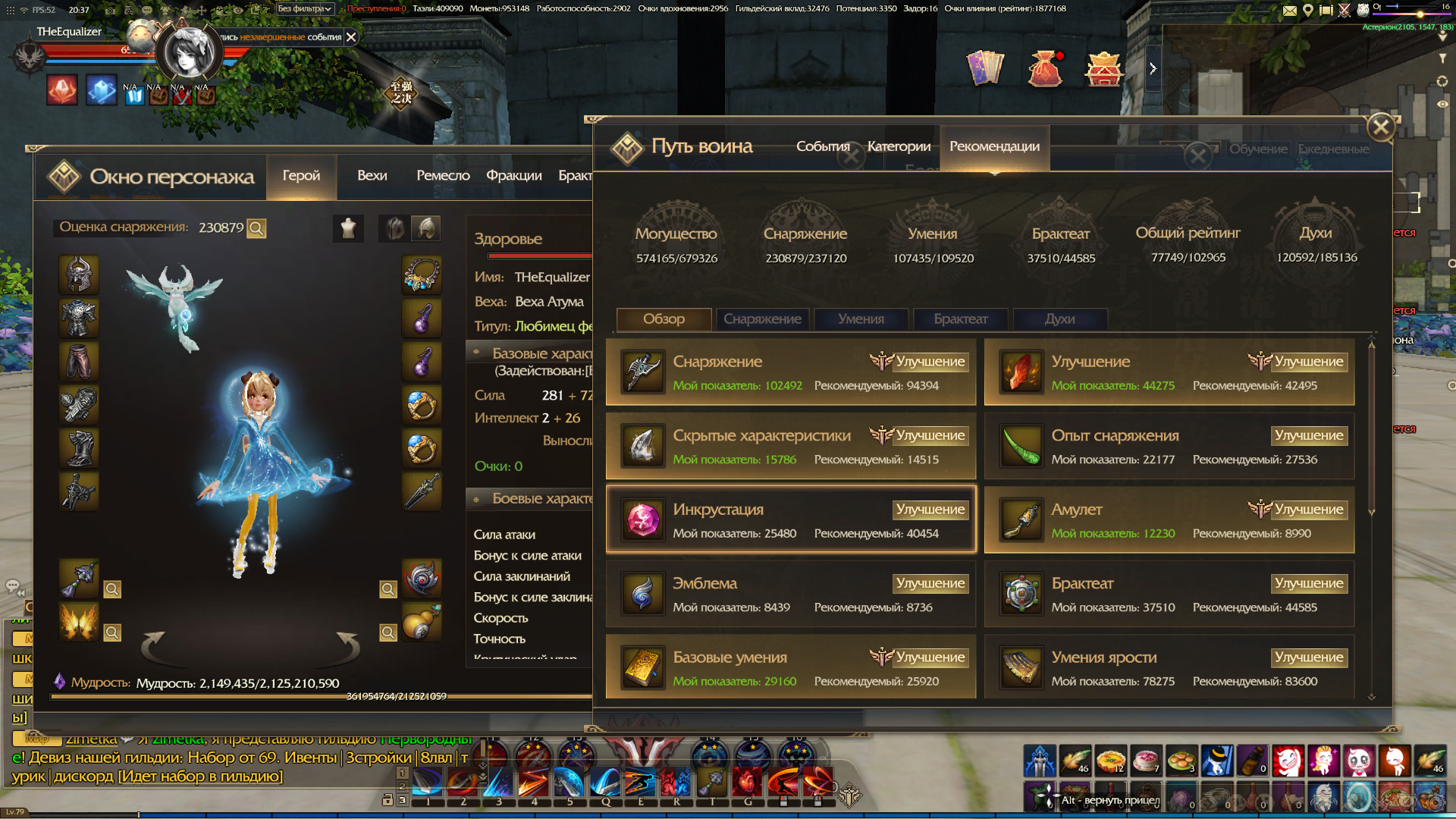This screenshot has width=1456, height=819.
Task: Click Улучшение button for Умения ярости
Action: pyautogui.click(x=1309, y=657)
